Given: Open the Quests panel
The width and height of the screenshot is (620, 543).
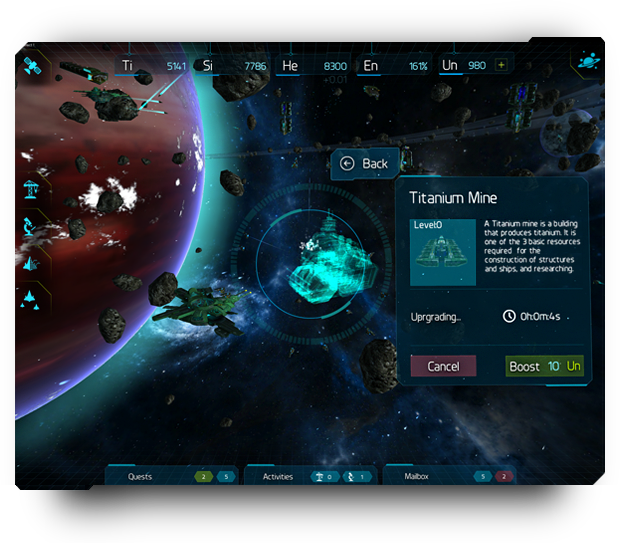Looking at the screenshot, I should (140, 477).
